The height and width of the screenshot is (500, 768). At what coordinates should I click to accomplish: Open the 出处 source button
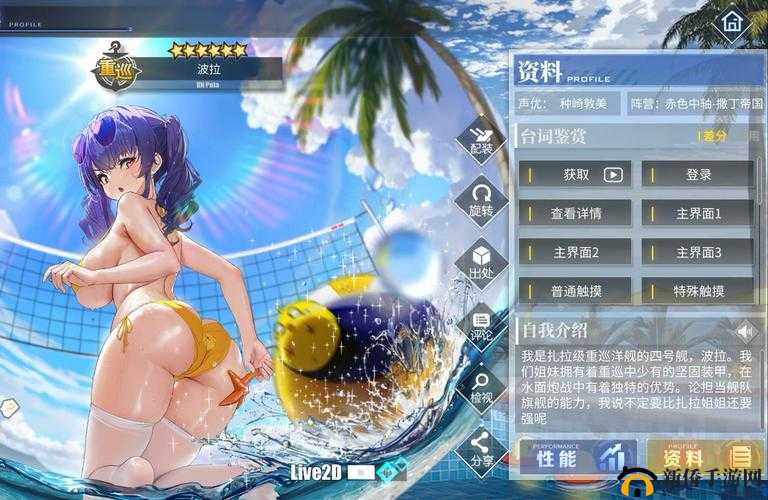481,262
